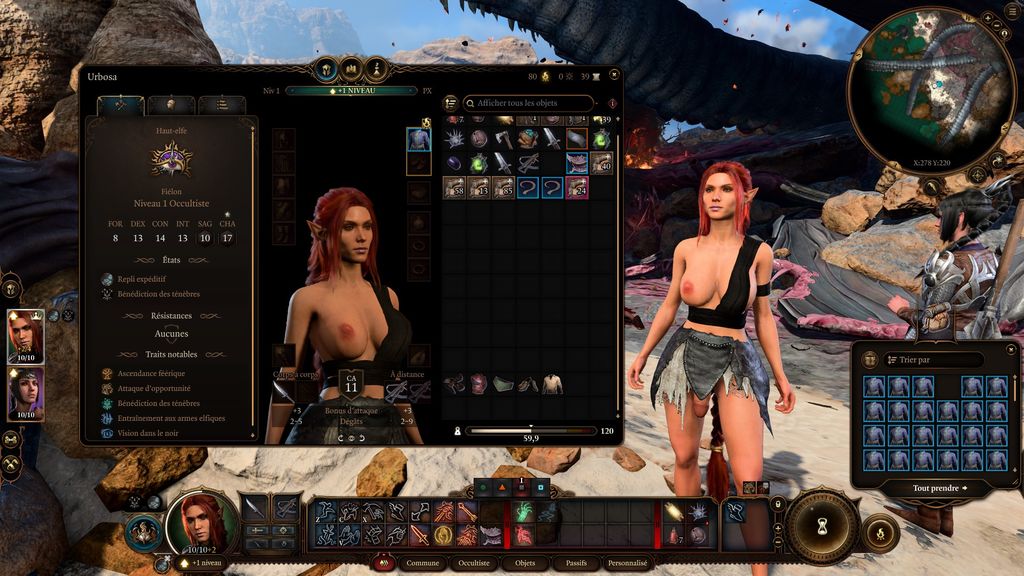The height and width of the screenshot is (576, 1024).
Task: Click the "+1 NIVEAU" level up bar
Action: (x=351, y=90)
